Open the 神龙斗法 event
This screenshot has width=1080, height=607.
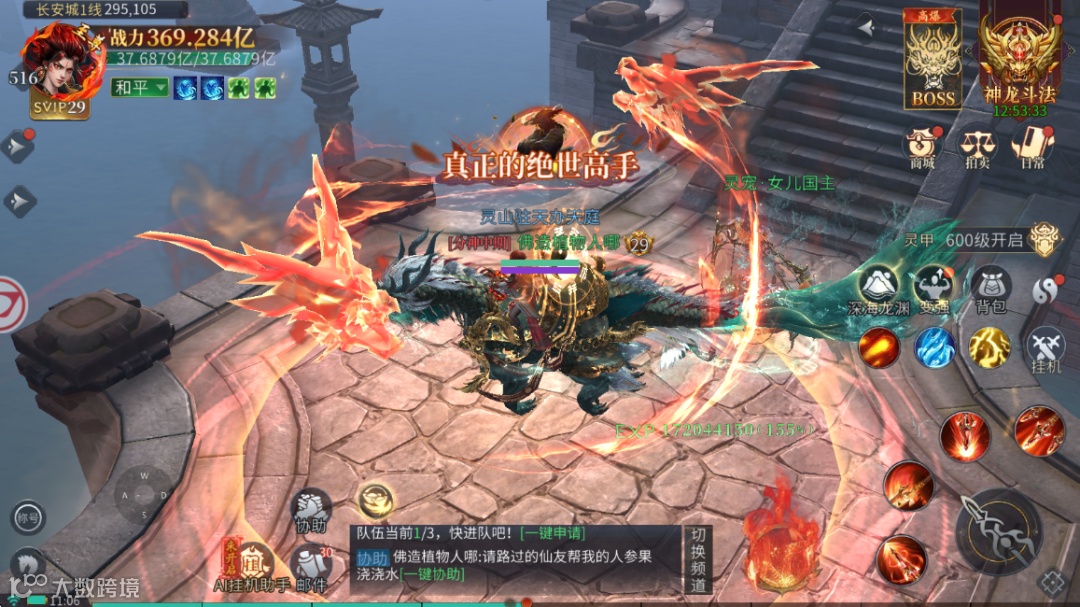coord(1019,60)
